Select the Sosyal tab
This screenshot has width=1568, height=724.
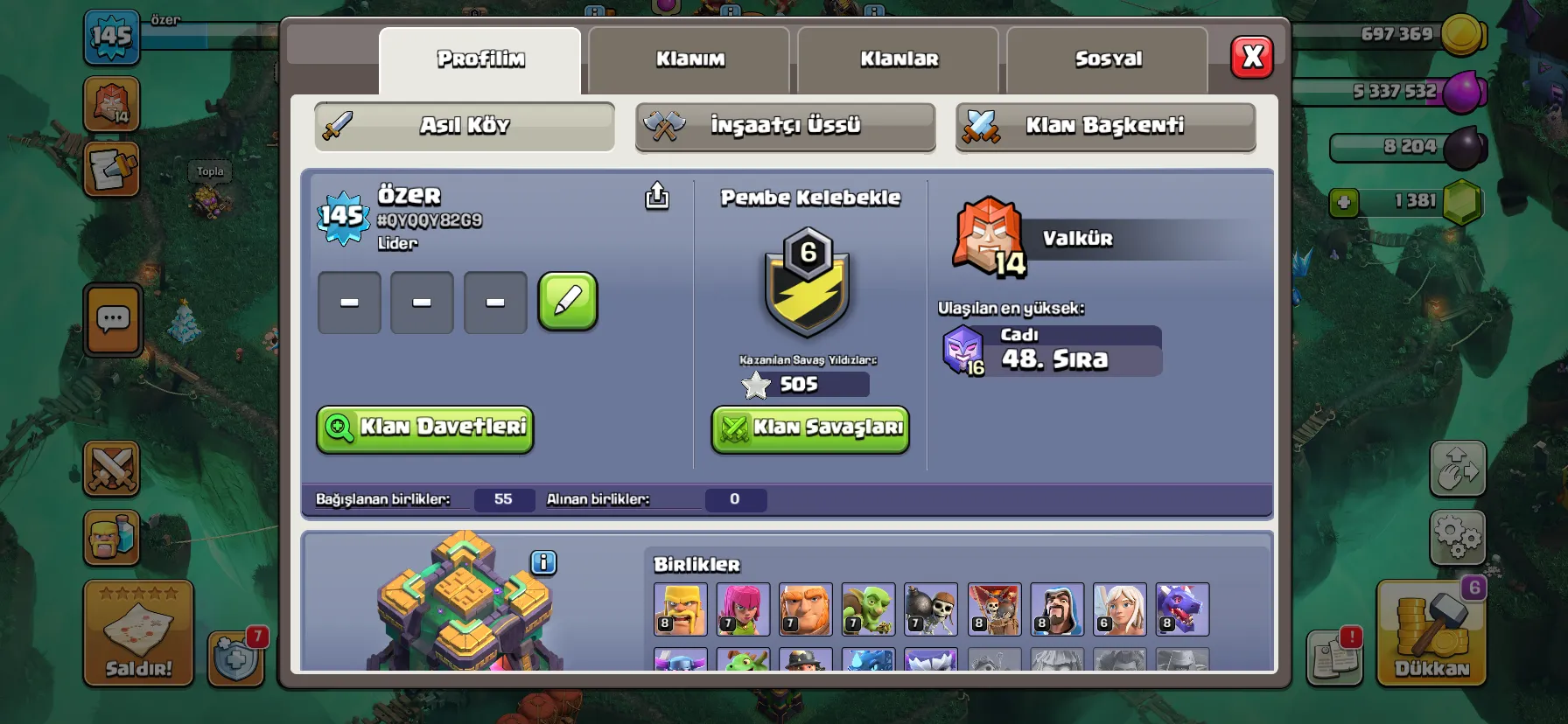[x=1108, y=59]
